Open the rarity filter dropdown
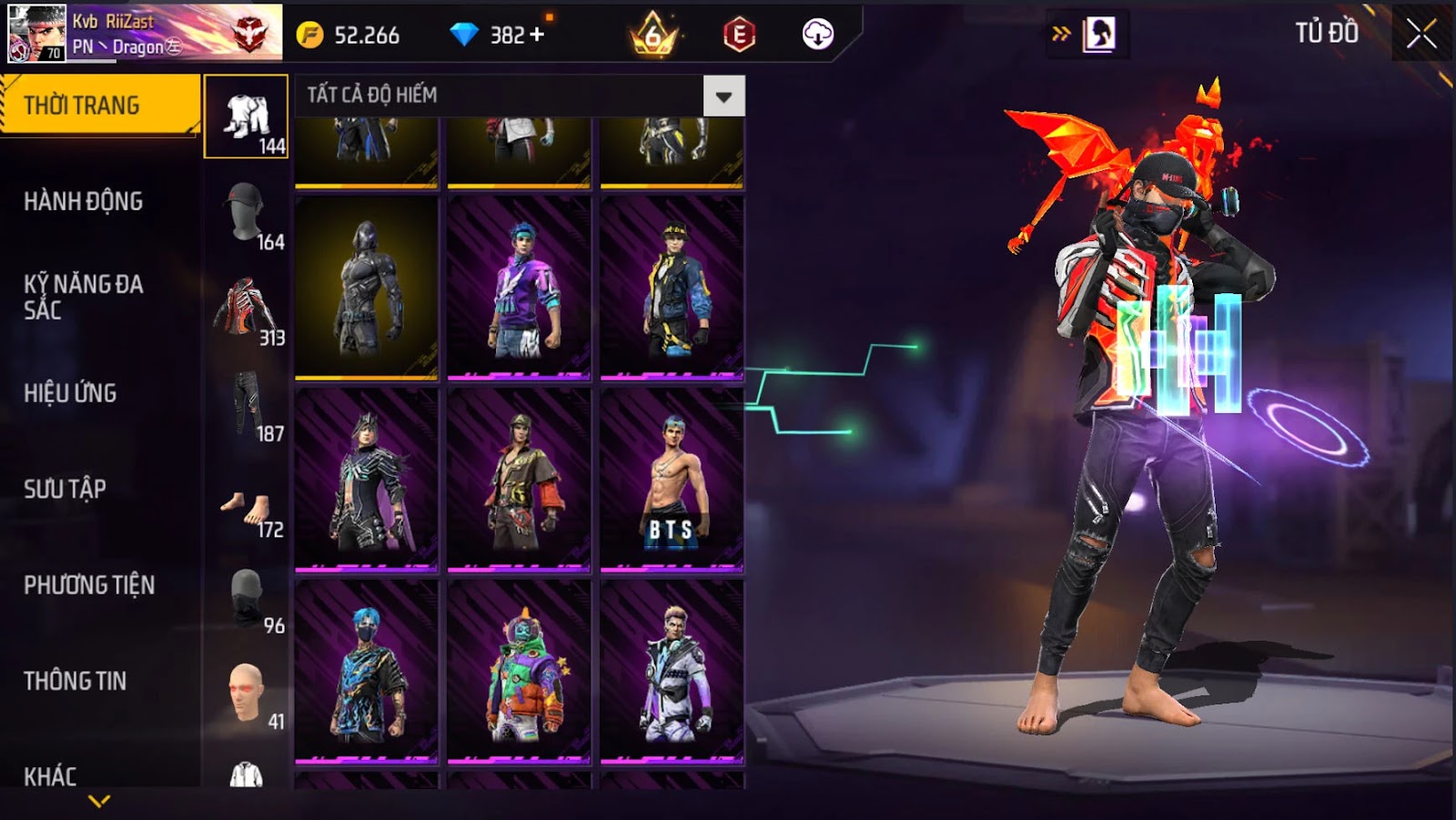 point(723,96)
